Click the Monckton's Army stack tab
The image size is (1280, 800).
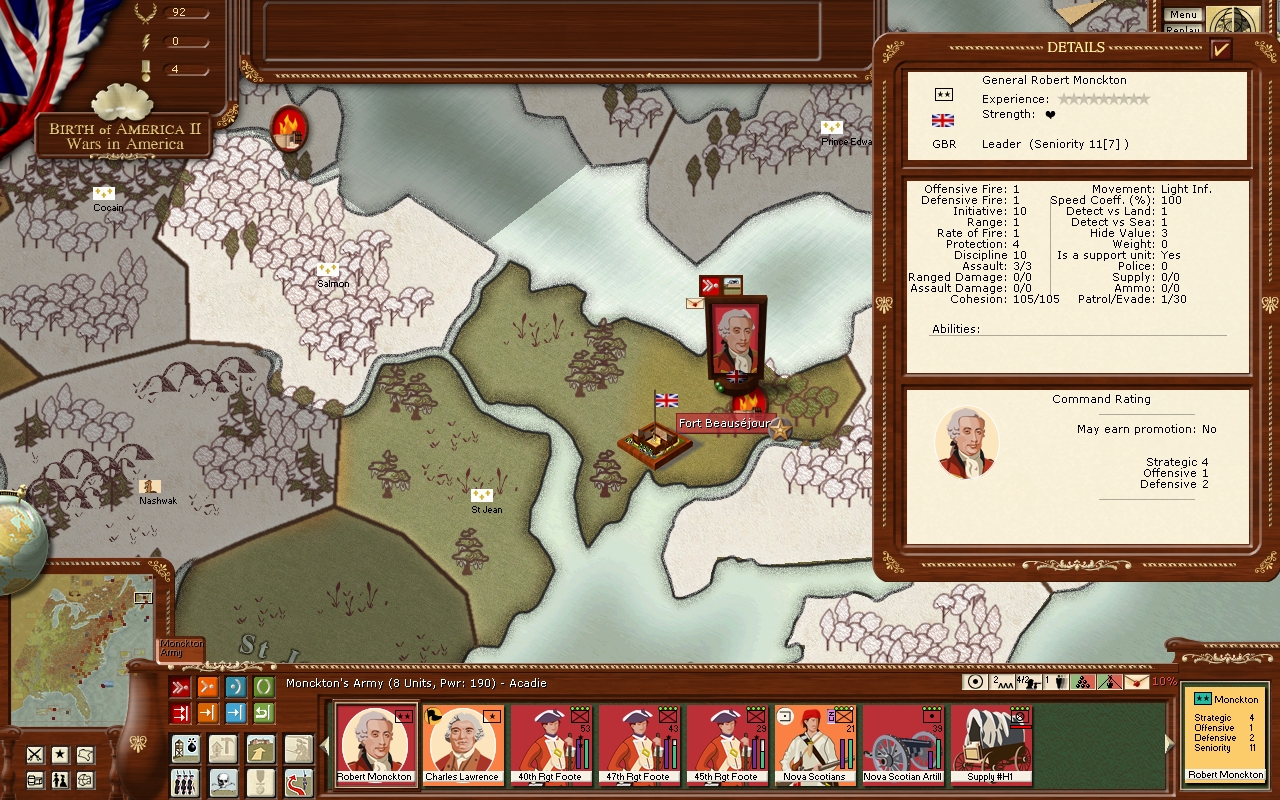coord(181,648)
